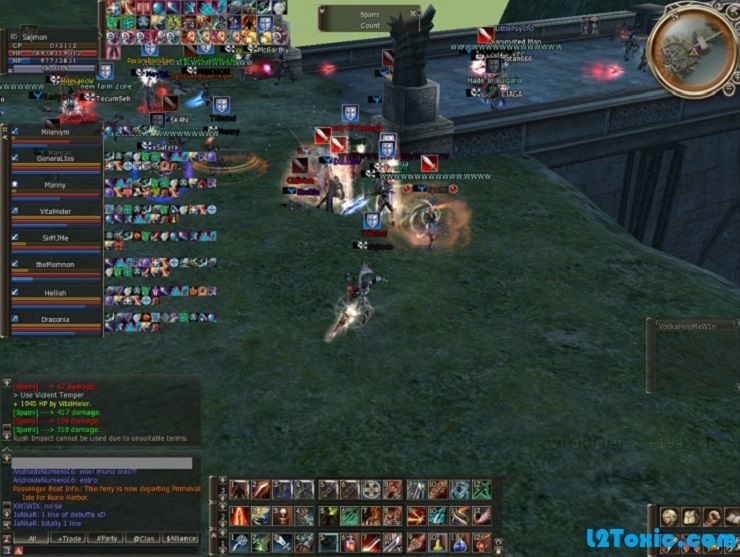
Task: Click the chat input field
Action: pyautogui.click(x=100, y=463)
